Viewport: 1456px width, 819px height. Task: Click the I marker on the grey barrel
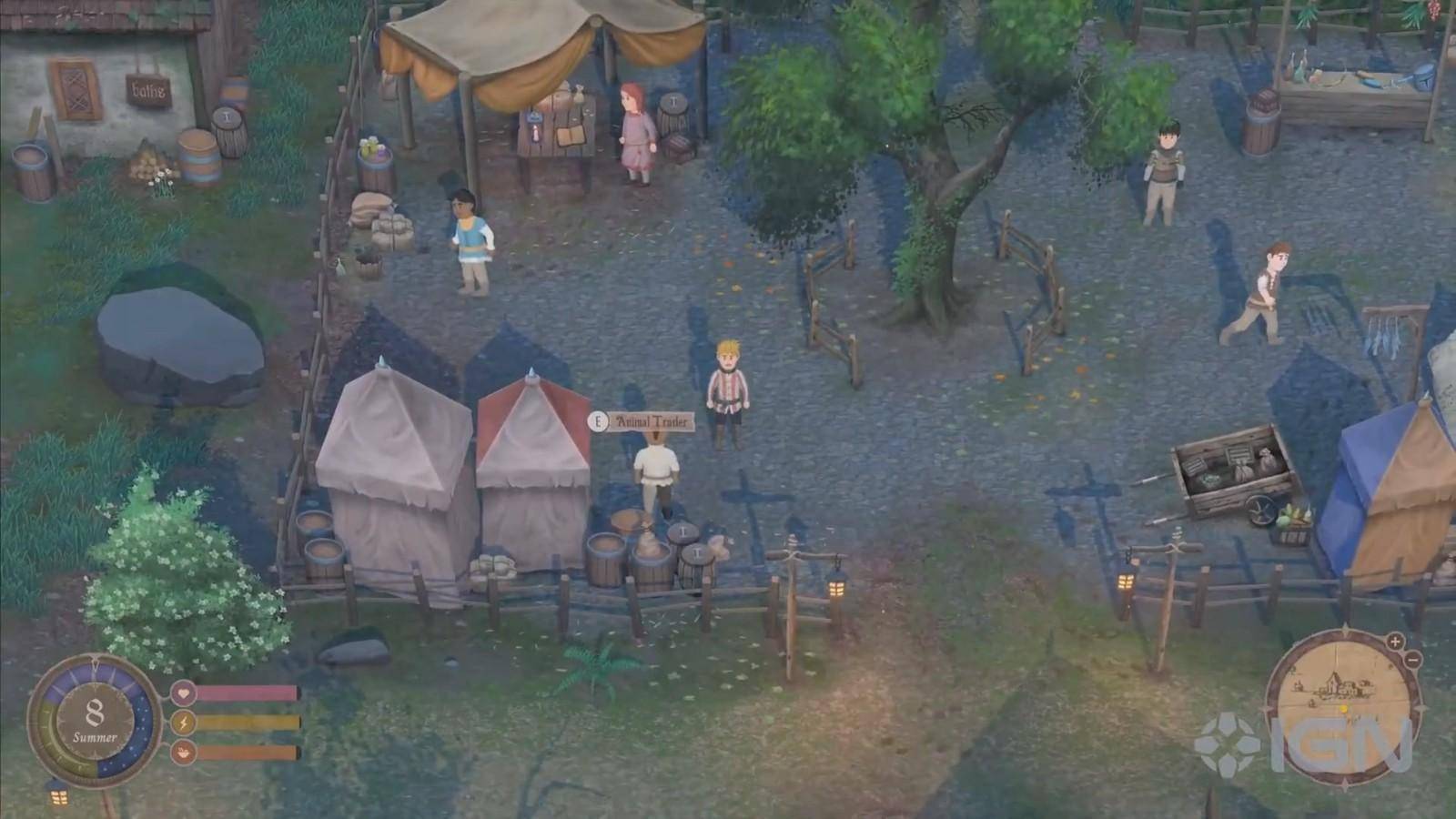(x=682, y=531)
